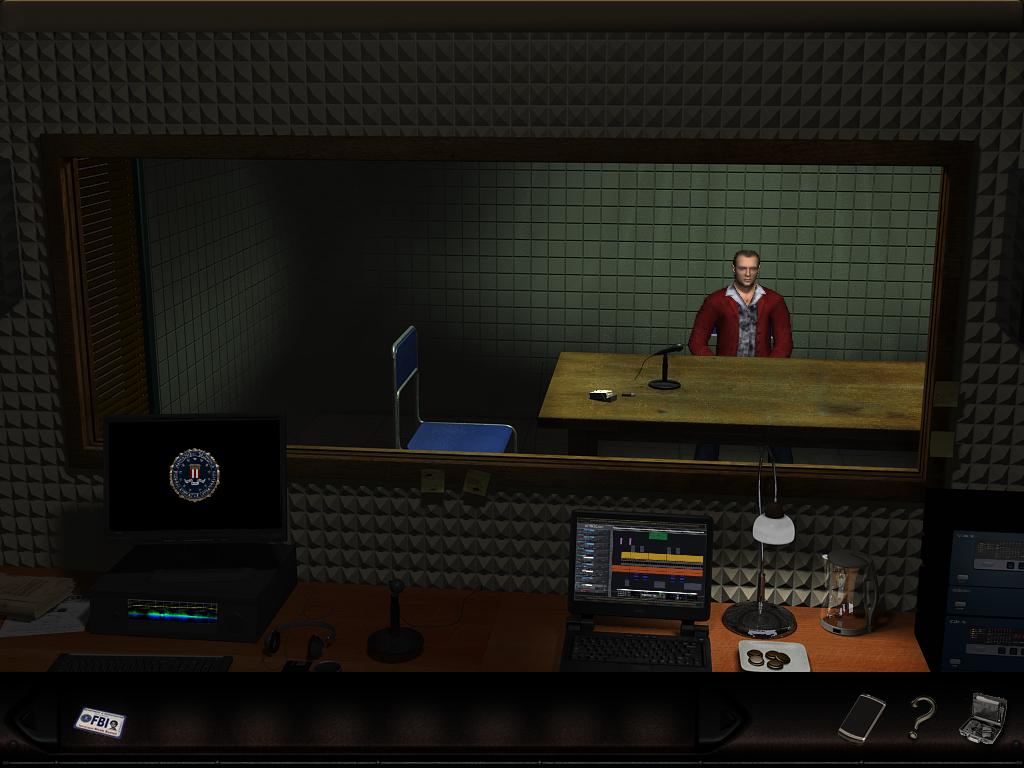Viewport: 1024px width, 768px height.
Task: Select the FBI badge in the inventory
Action: pyautogui.click(x=100, y=721)
